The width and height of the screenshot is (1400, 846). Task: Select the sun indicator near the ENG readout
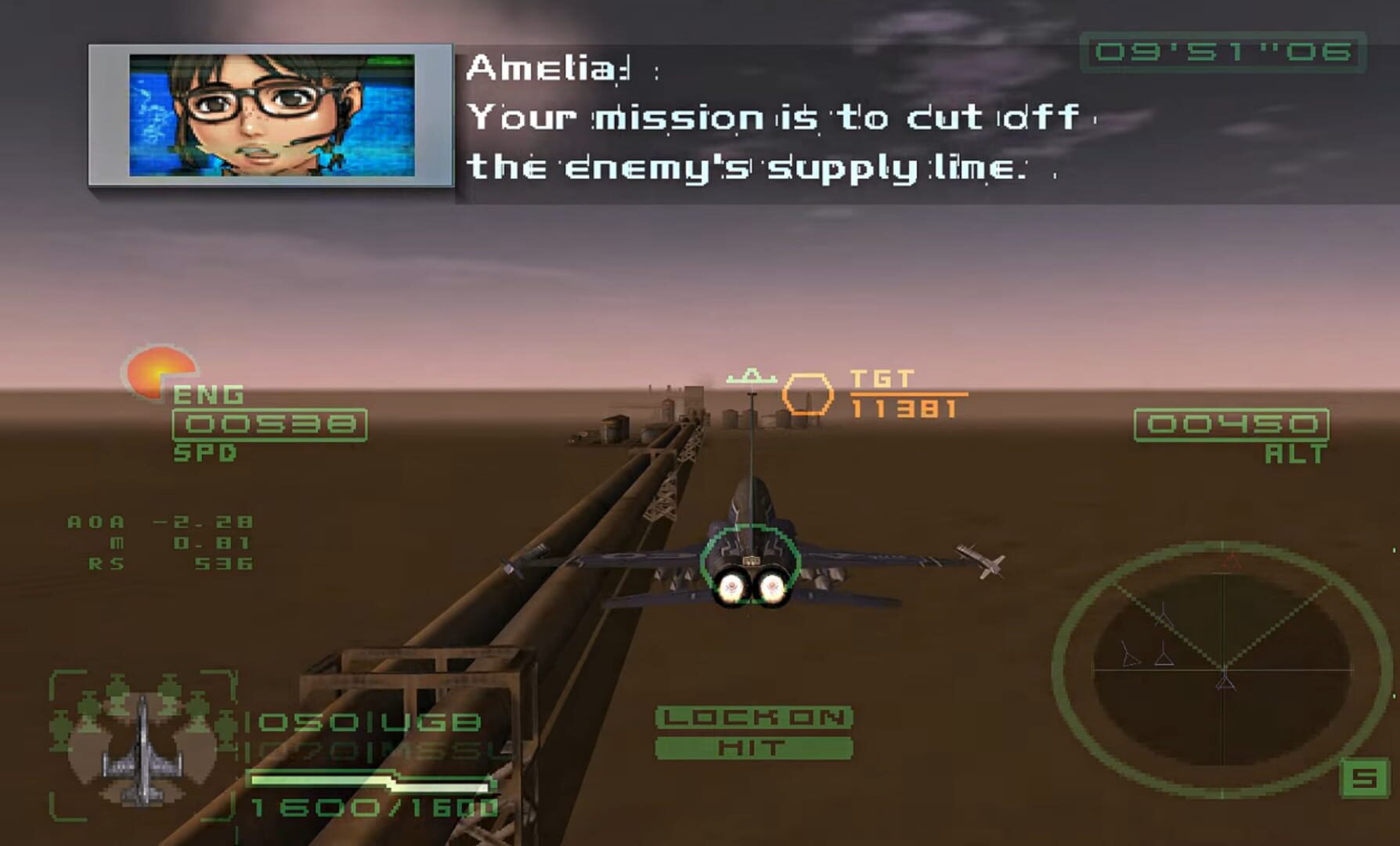(x=160, y=368)
